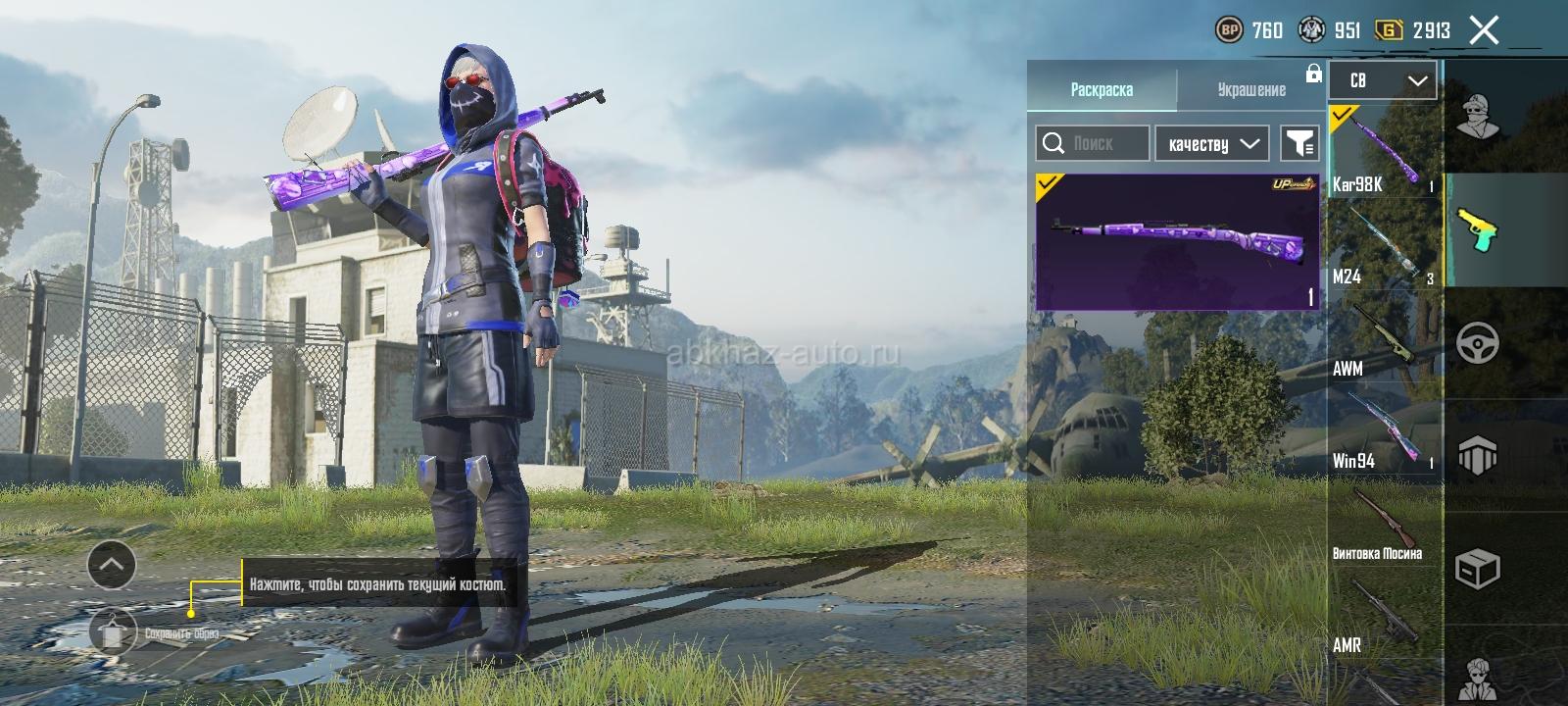
Task: Click the Сохранить образ hanger button
Action: click(114, 631)
